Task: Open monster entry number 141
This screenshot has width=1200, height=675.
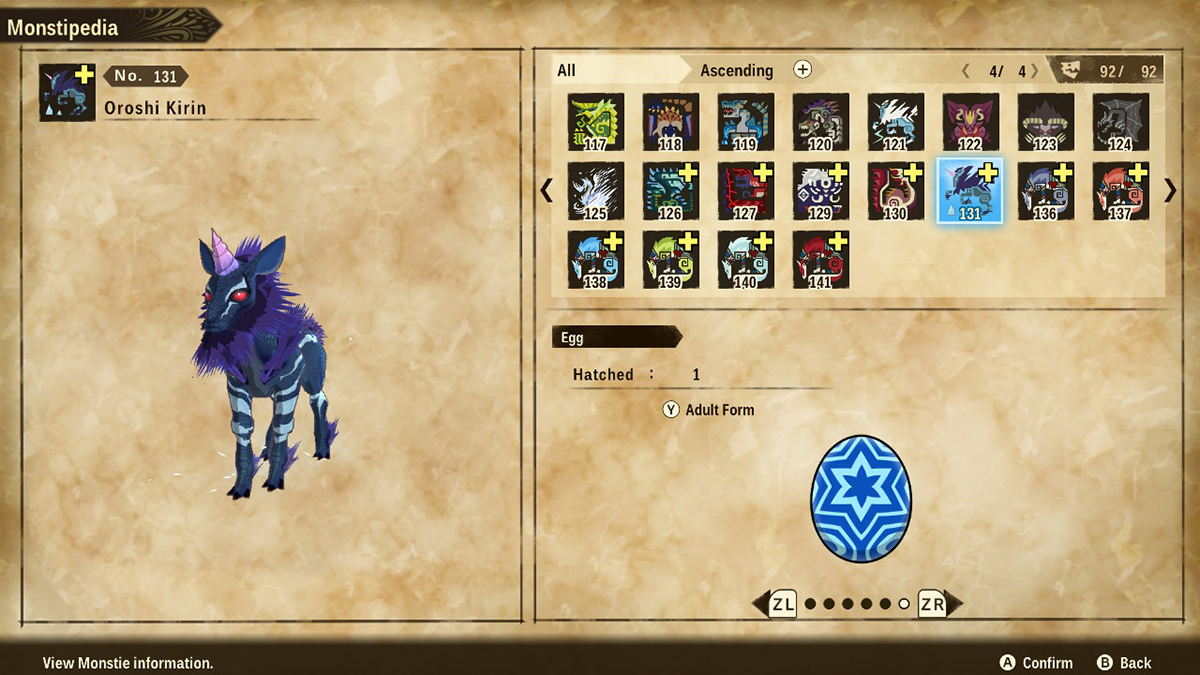Action: pyautogui.click(x=821, y=259)
